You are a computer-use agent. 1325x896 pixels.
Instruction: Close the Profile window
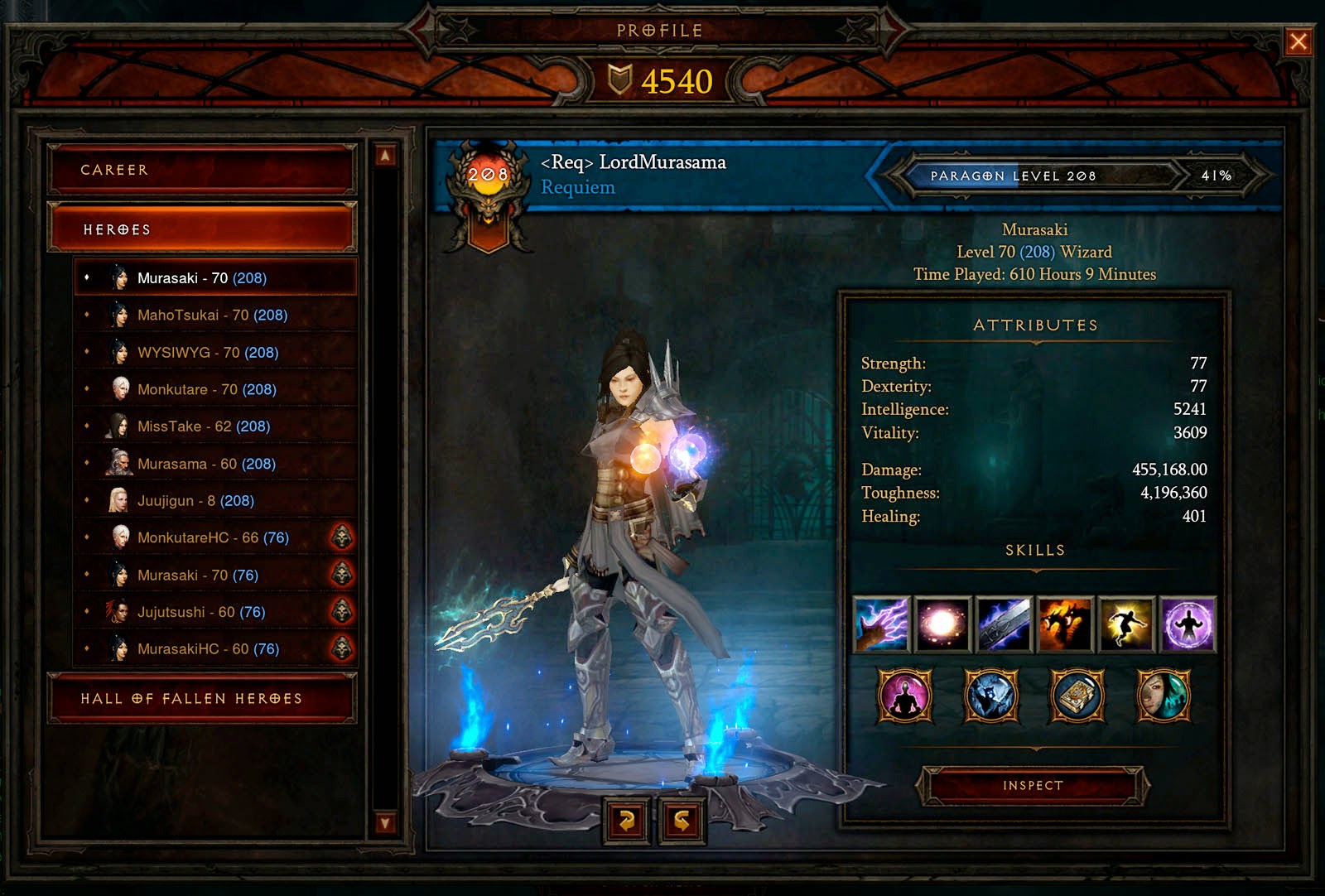point(1298,41)
